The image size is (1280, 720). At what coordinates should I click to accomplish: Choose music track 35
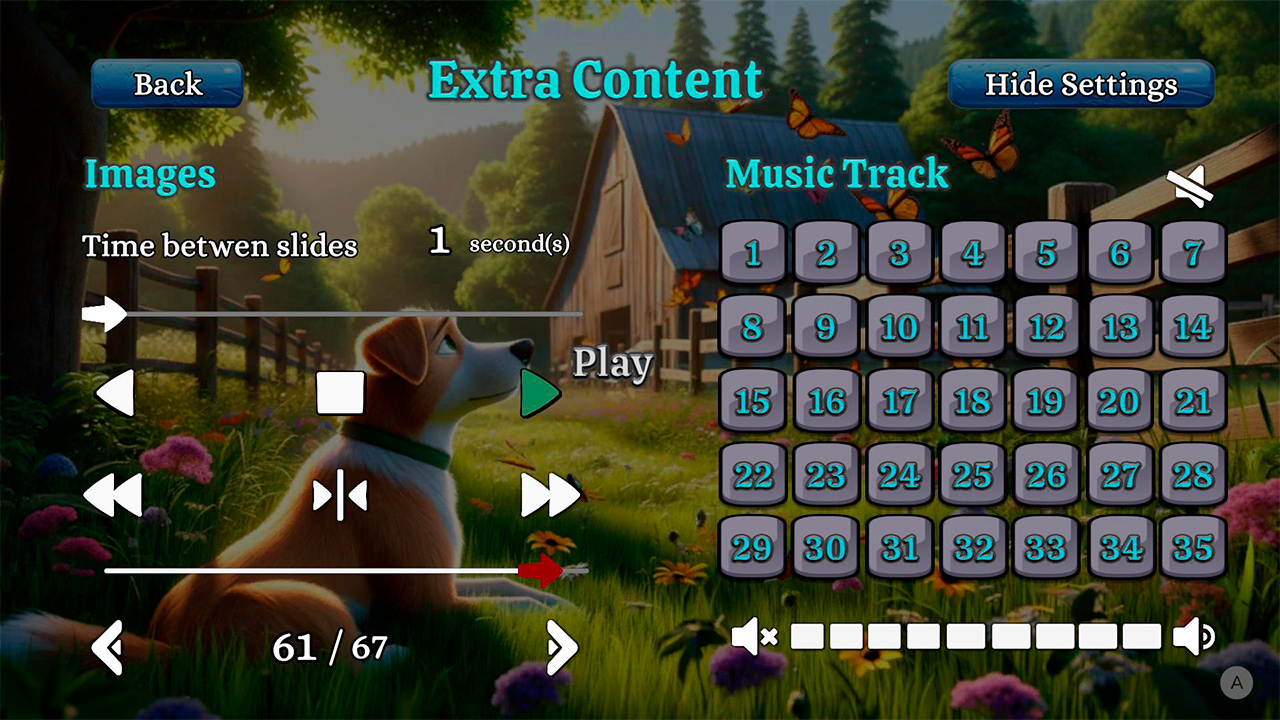click(1192, 548)
